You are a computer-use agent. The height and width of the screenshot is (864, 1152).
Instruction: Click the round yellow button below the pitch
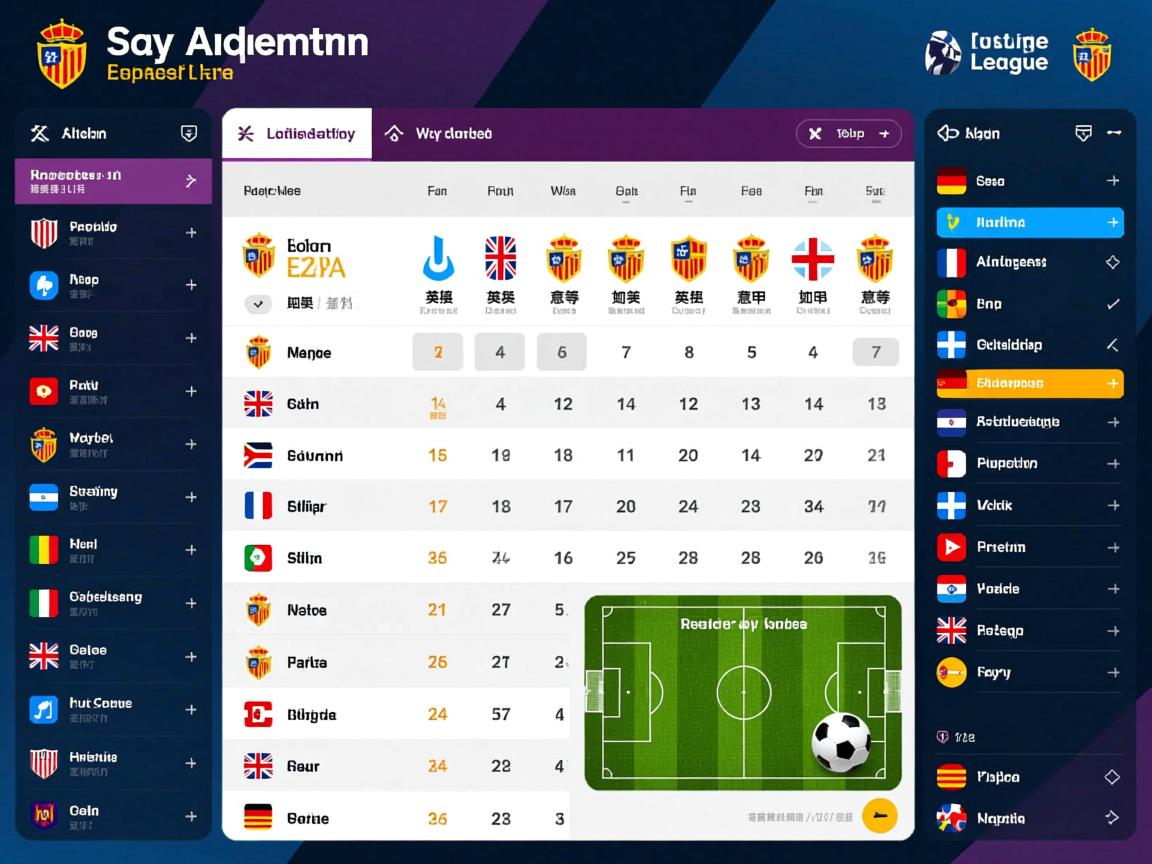point(879,816)
